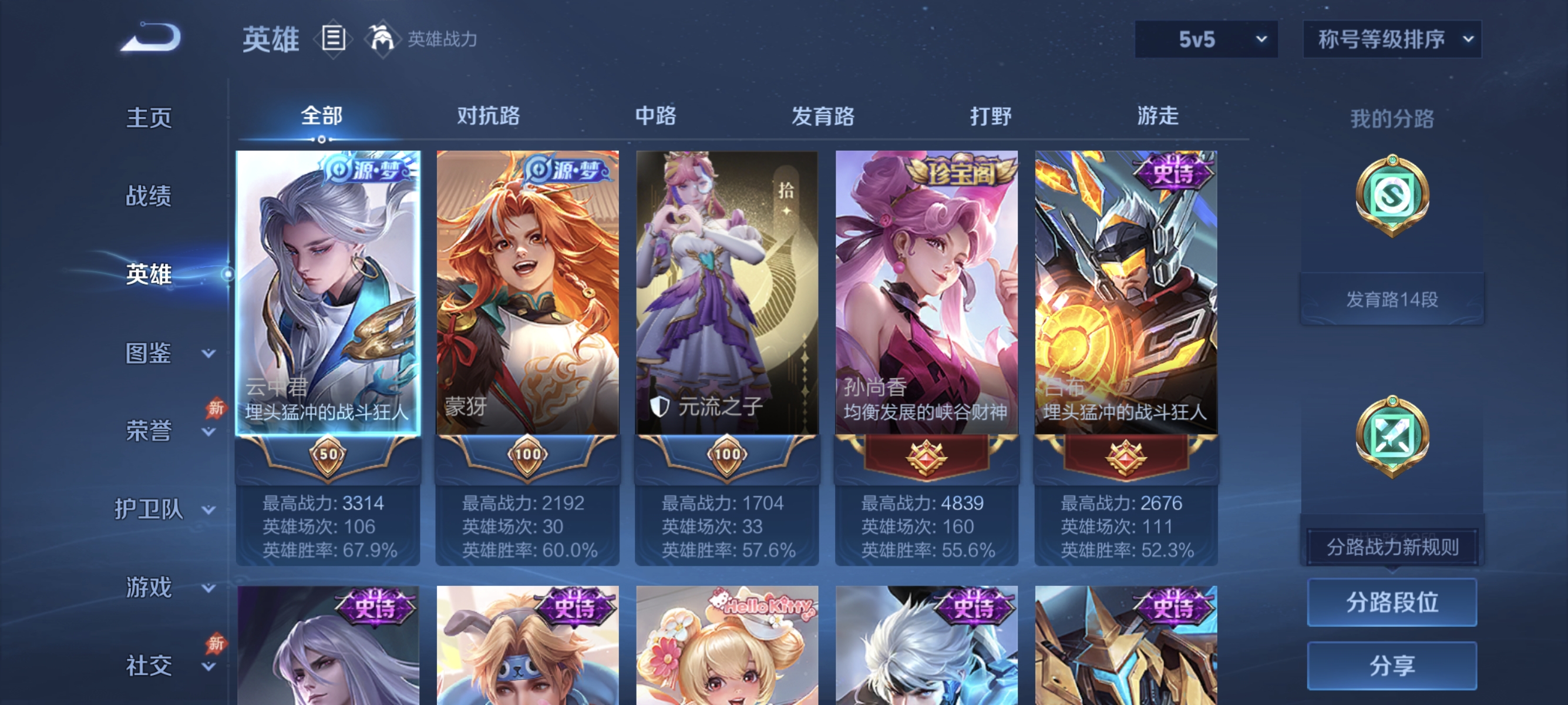This screenshot has height=705, width=1568.
Task: Switch to the 打野 tab
Action: click(991, 116)
